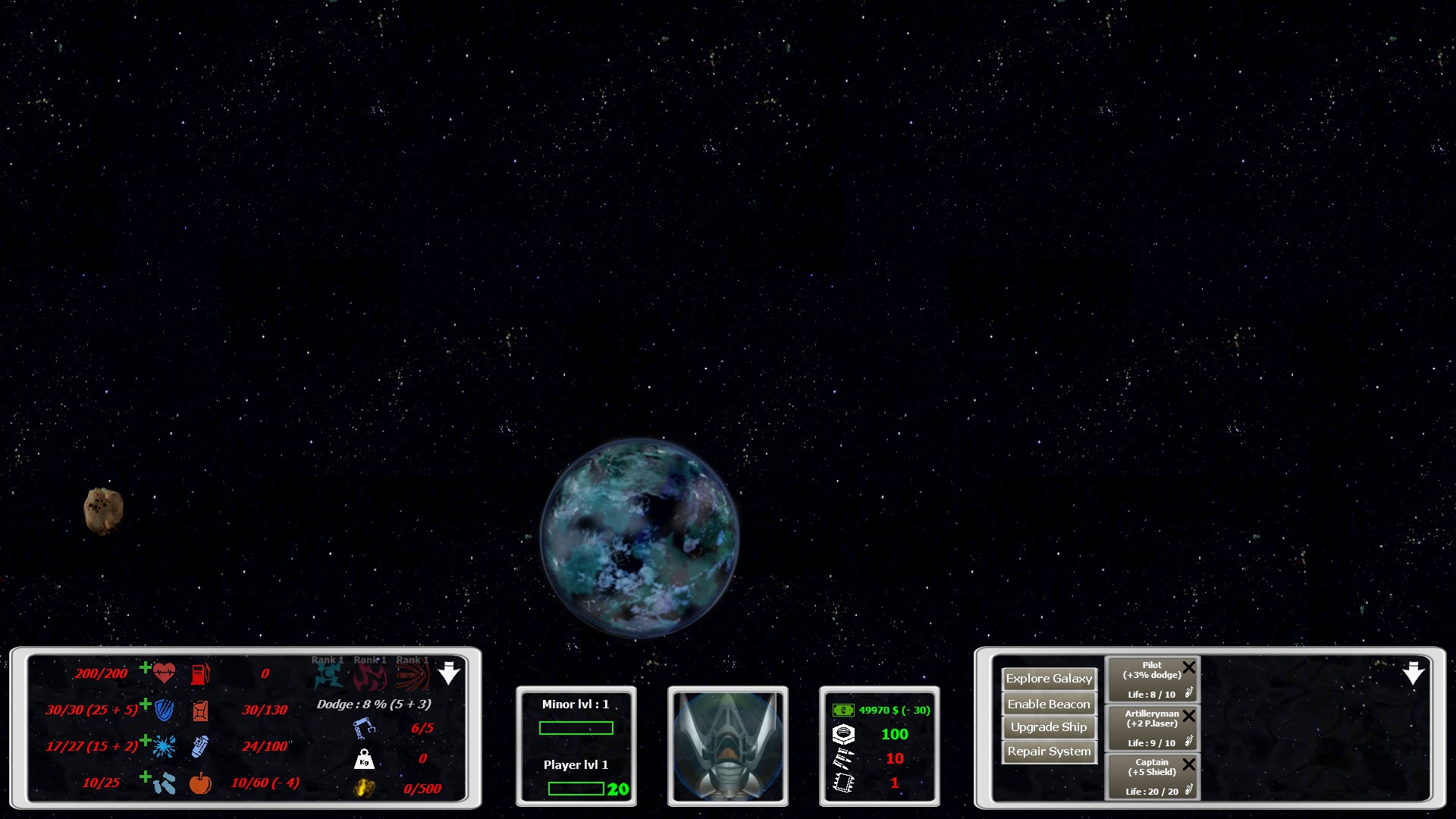Click the Enable Beacon button
Screen dimensions: 1456x819
click(1049, 704)
